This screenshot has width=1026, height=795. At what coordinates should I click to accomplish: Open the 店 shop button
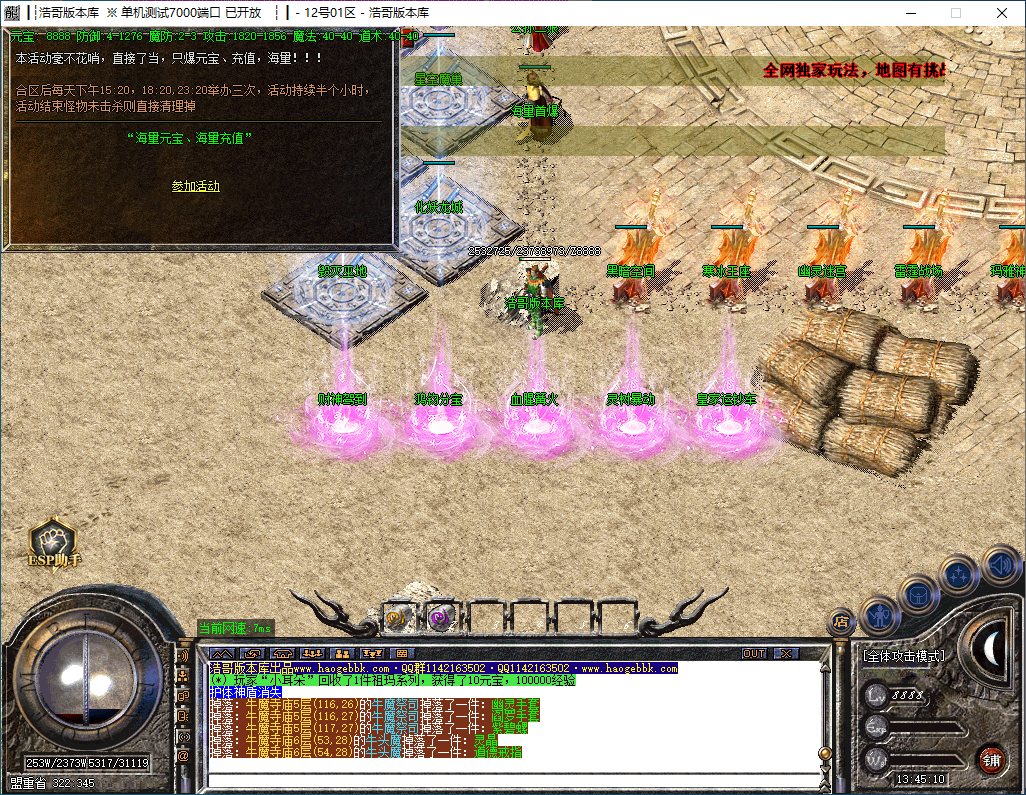click(842, 622)
